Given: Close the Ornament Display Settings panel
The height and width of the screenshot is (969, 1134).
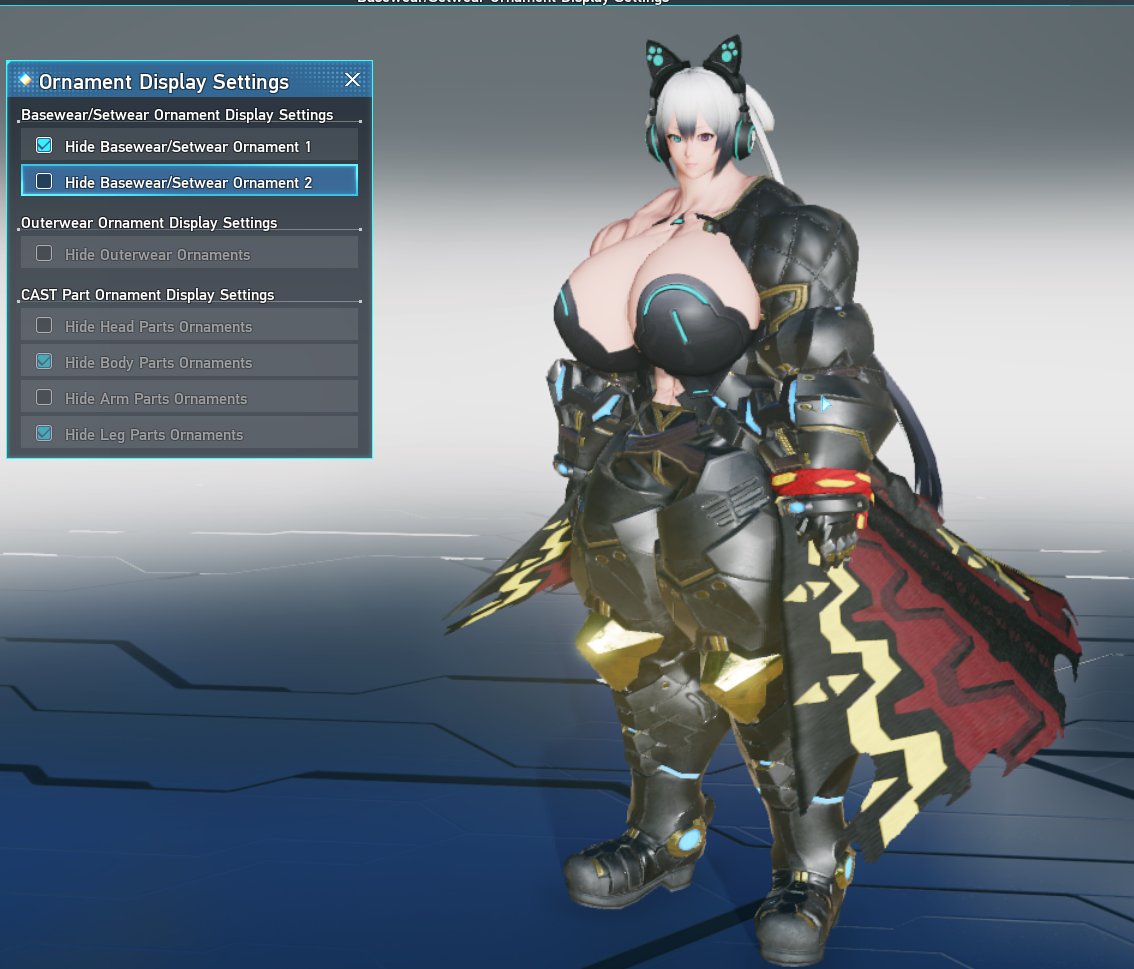Looking at the screenshot, I should click(352, 80).
